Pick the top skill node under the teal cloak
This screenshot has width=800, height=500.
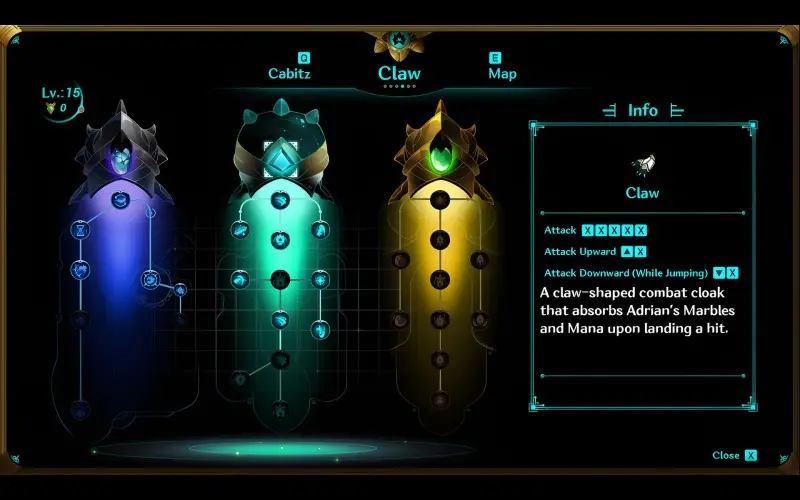click(280, 200)
